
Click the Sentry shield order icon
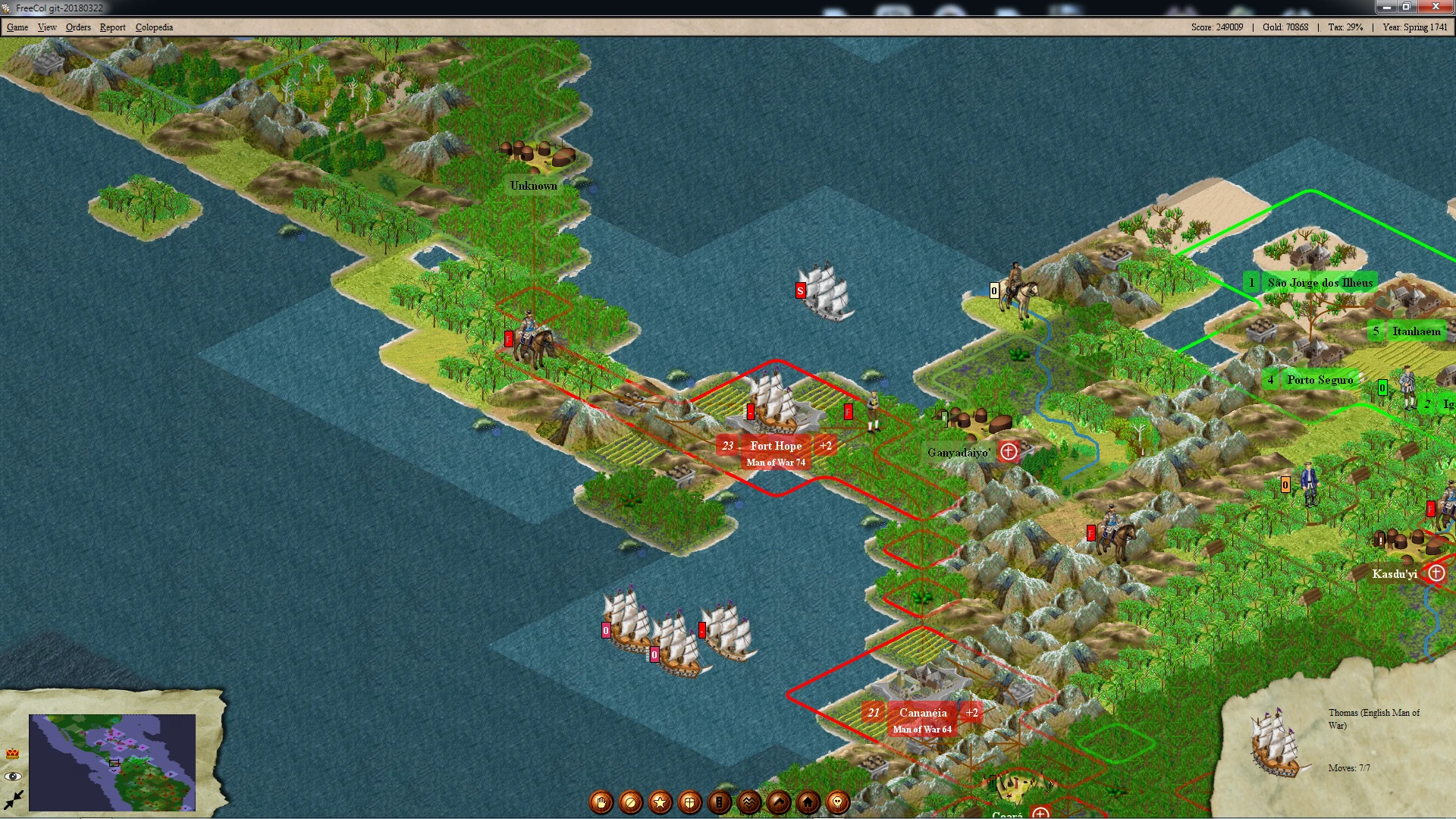tap(689, 802)
